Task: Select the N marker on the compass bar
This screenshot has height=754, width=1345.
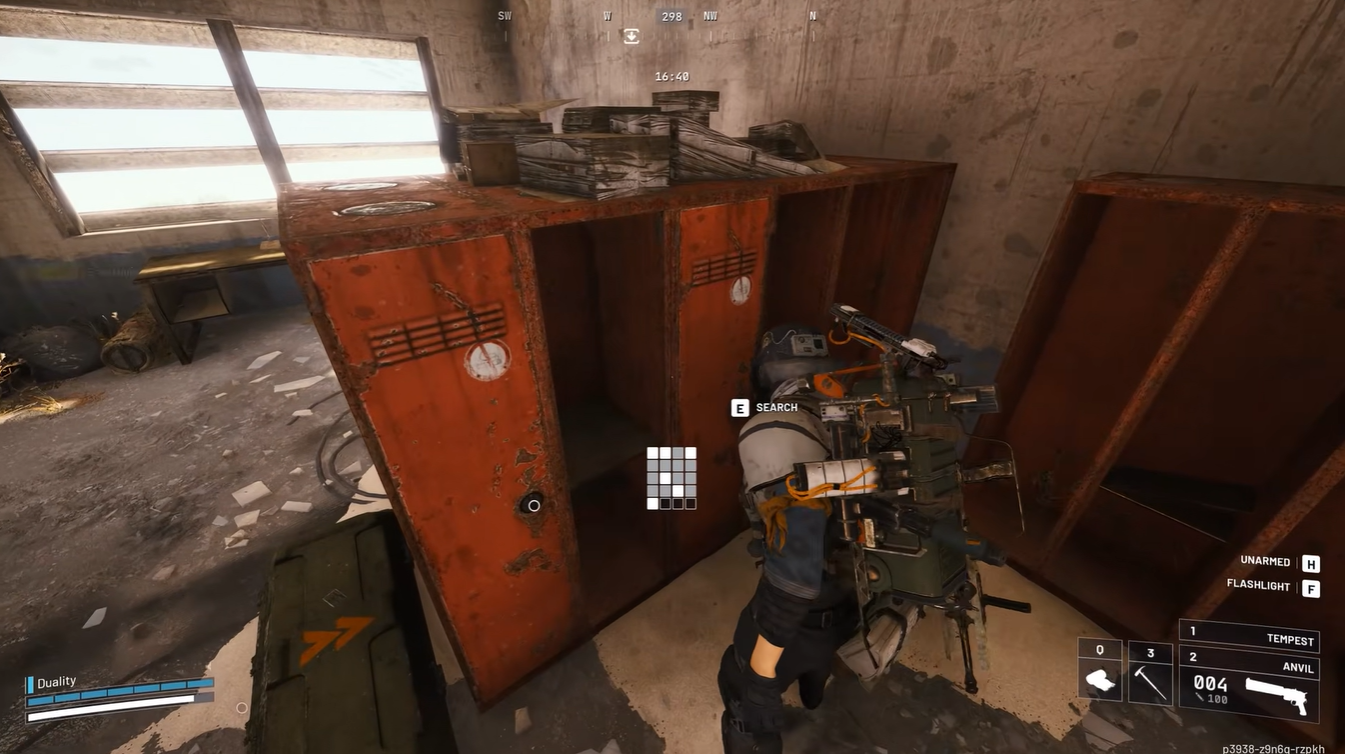Action: coord(812,16)
